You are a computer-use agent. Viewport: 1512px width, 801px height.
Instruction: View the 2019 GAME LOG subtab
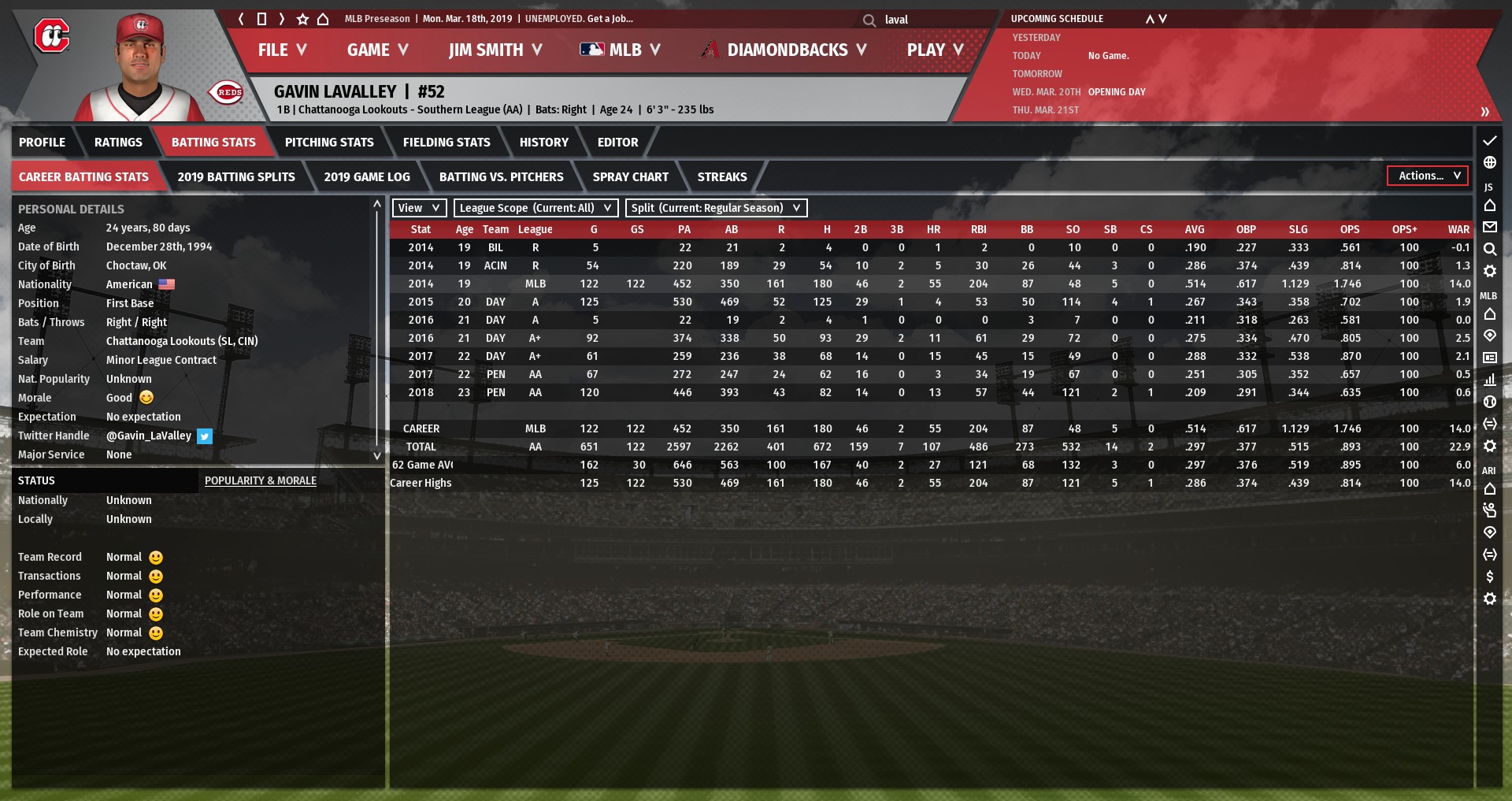pyautogui.click(x=367, y=177)
